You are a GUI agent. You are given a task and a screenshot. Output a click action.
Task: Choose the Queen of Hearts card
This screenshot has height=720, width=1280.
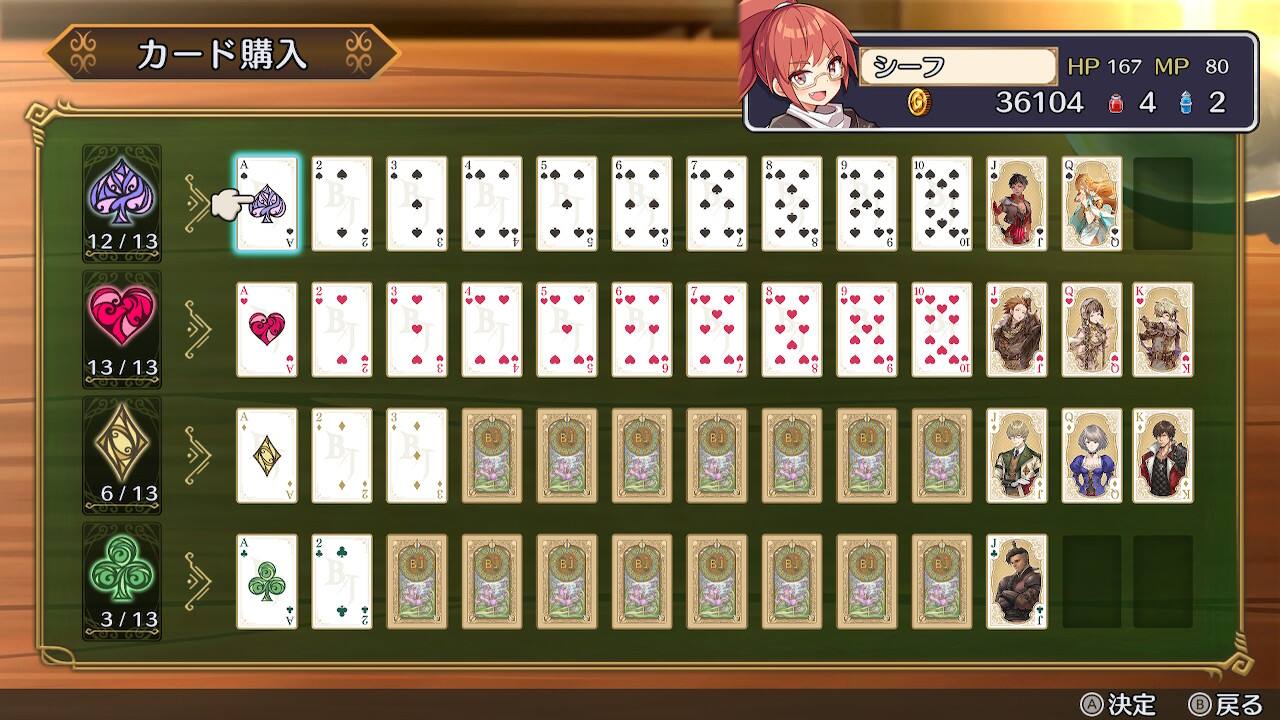coord(1092,330)
